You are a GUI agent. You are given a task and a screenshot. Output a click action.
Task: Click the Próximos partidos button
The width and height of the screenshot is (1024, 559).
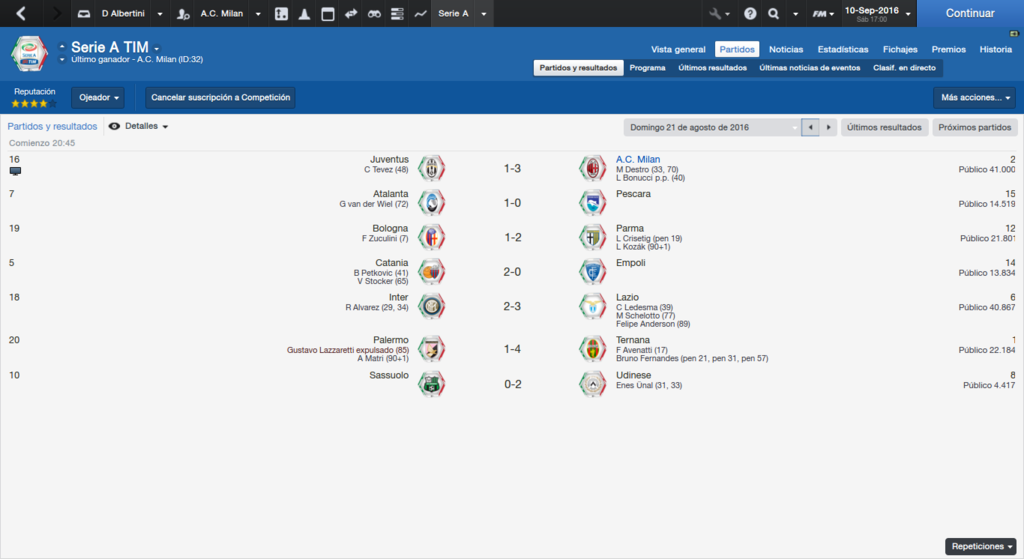click(x=975, y=128)
